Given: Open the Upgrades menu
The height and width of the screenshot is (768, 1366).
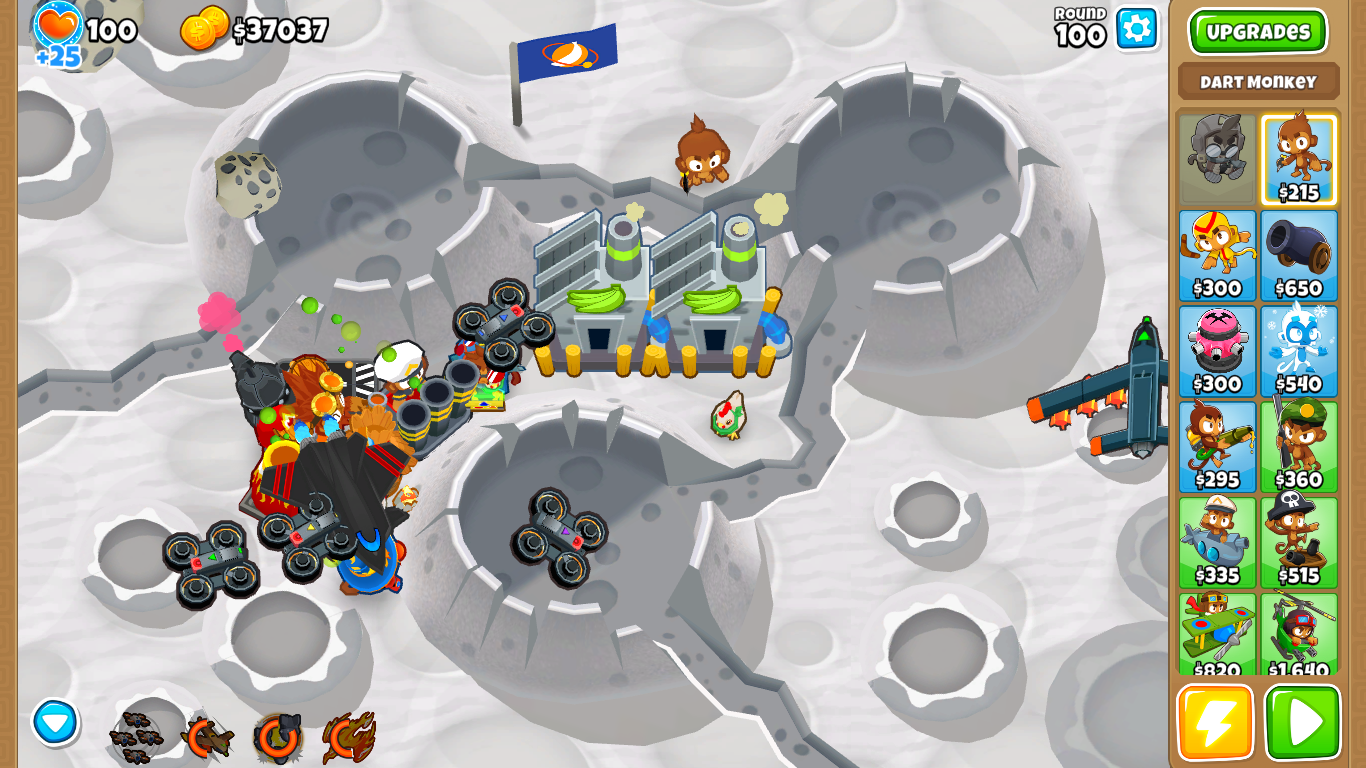Looking at the screenshot, I should point(1256,31).
